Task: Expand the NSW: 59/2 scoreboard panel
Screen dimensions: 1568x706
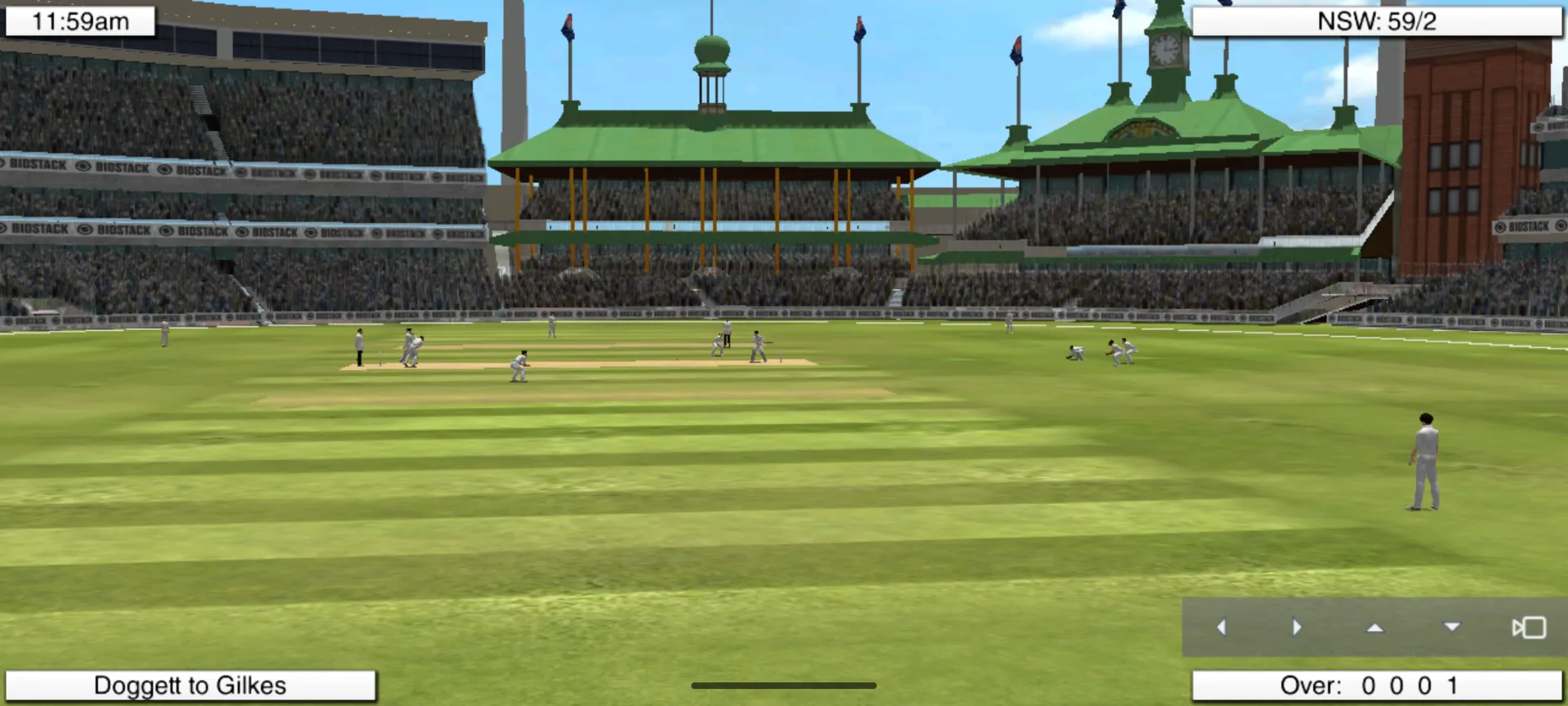Action: tap(1380, 21)
